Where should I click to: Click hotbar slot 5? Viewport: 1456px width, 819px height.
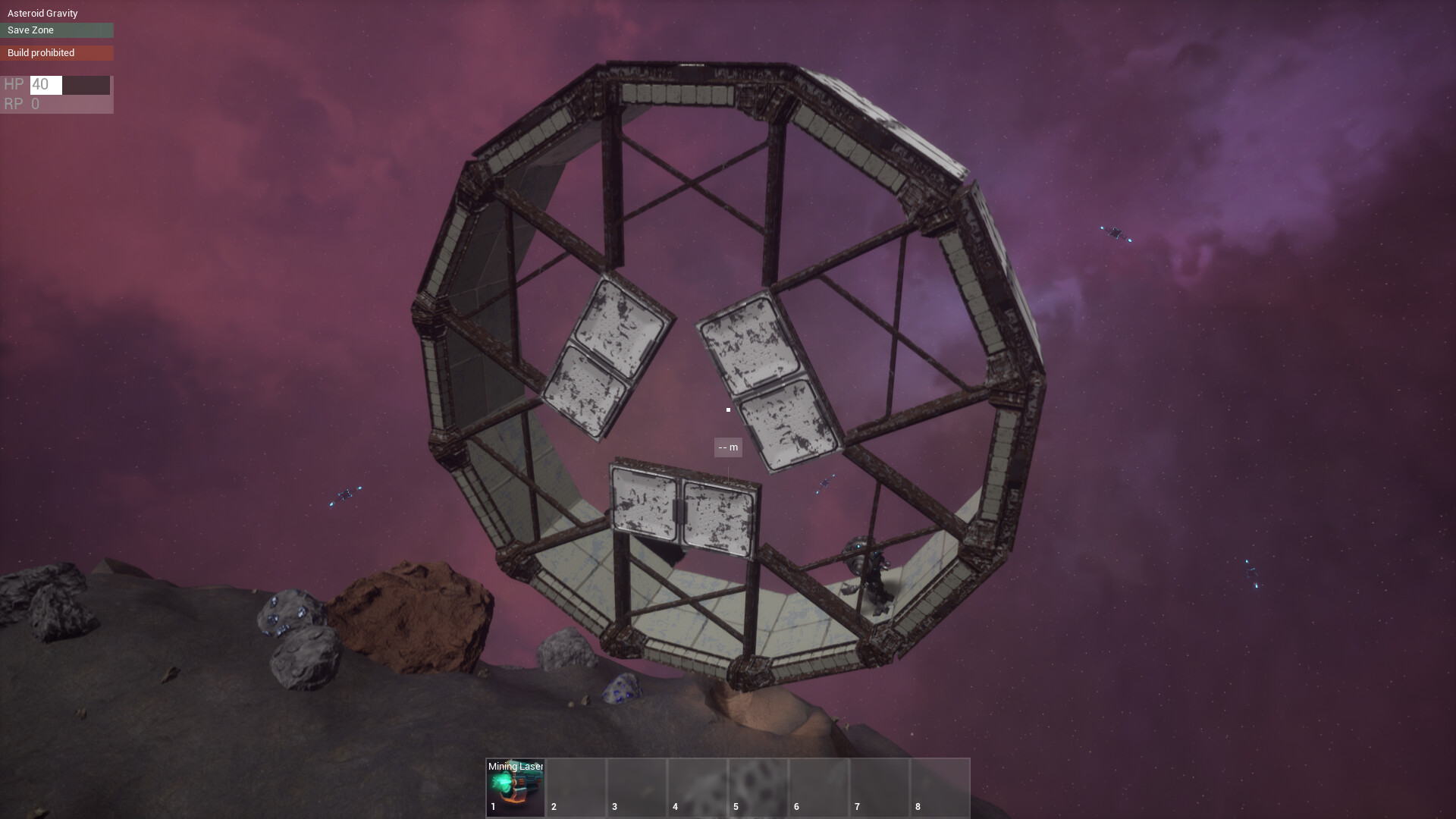coord(757,787)
